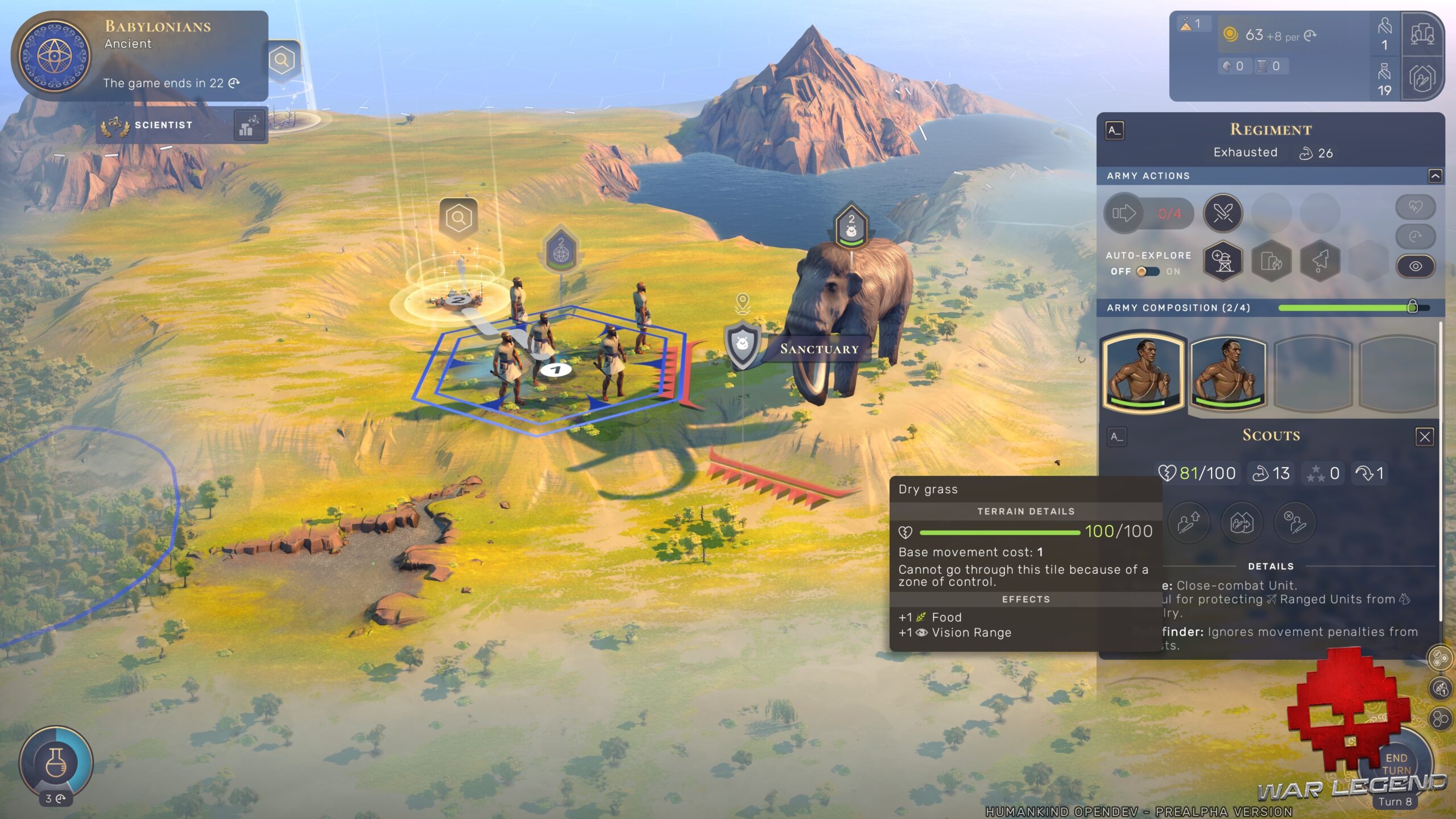Select the second Scout unit portrait
The height and width of the screenshot is (819, 1456).
[x=1228, y=373]
